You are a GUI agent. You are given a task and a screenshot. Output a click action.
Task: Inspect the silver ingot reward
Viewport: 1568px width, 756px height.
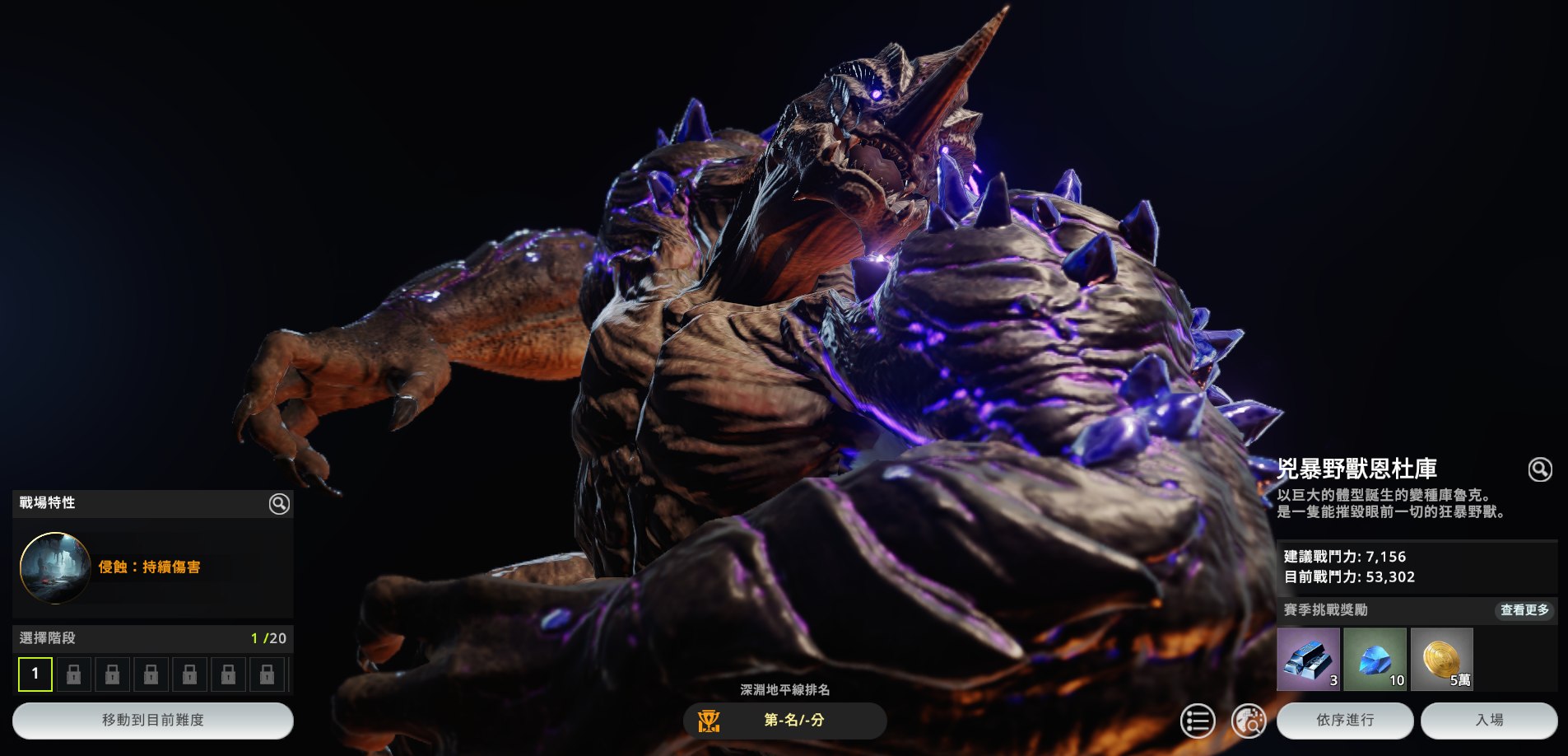(1308, 659)
